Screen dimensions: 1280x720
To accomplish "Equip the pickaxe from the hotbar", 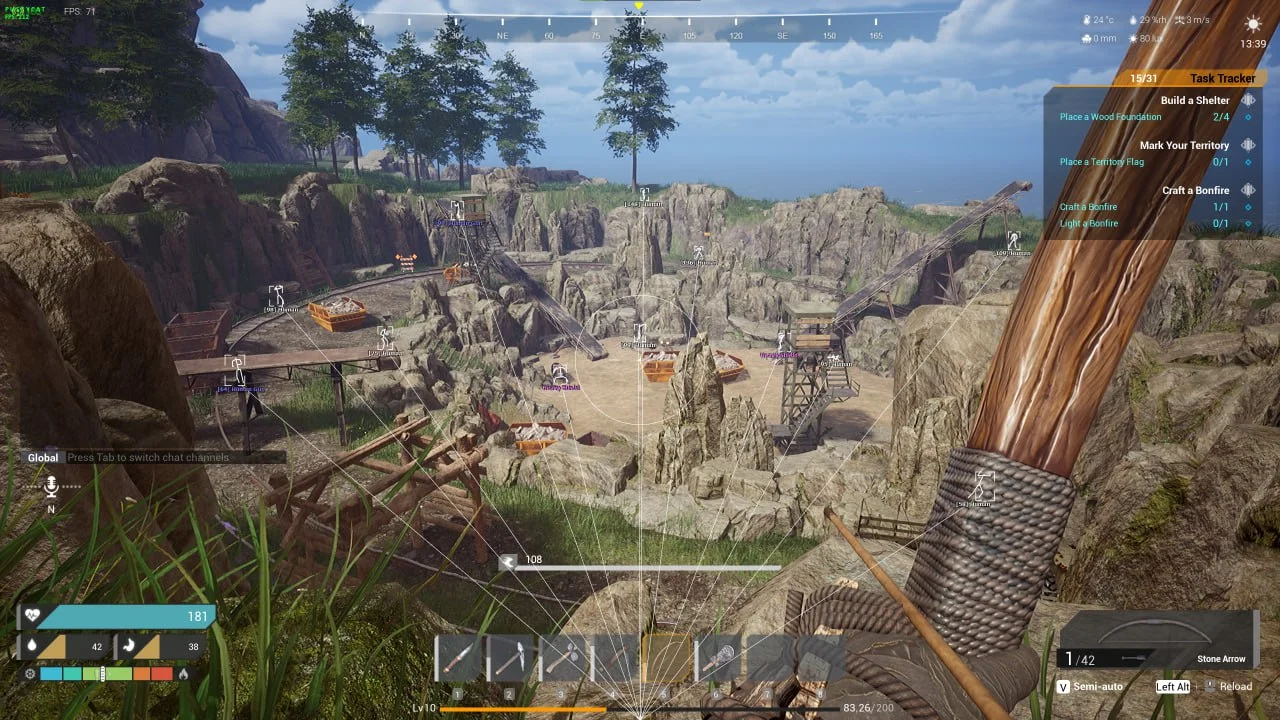I will coord(510,658).
